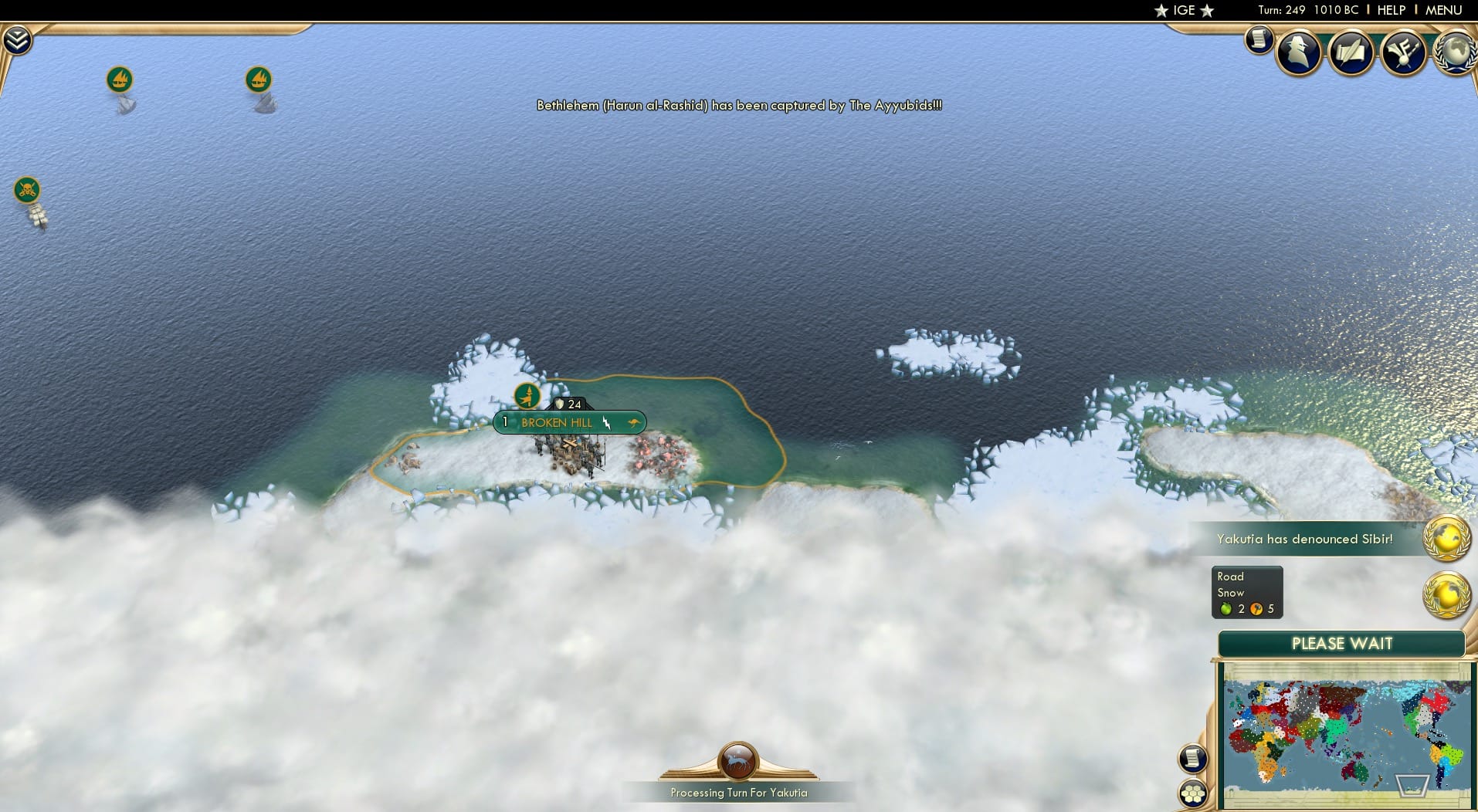Open the Culture Overview icon
This screenshot has width=1478, height=812.
pos(1405,52)
